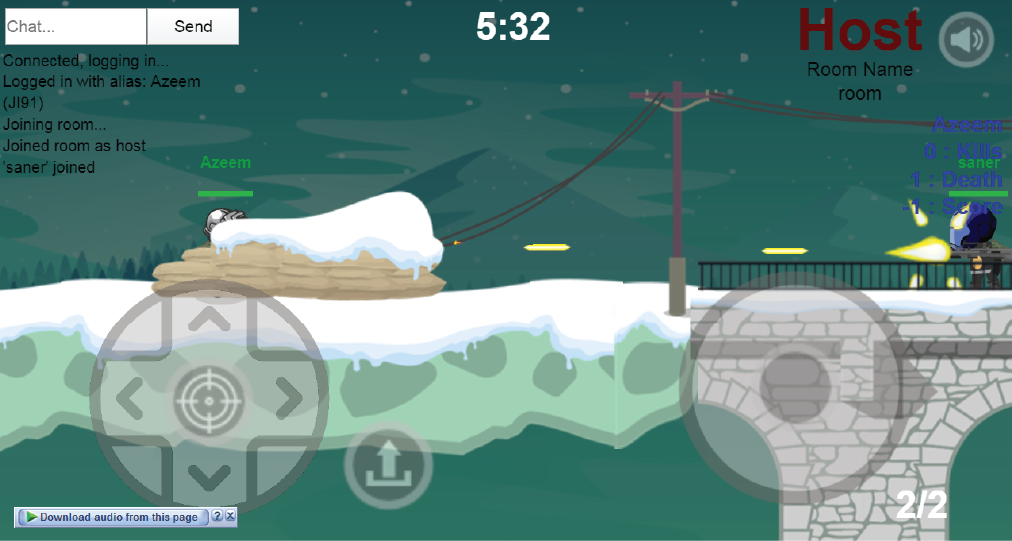The image size is (1012, 541).
Task: Tap the d-pad down arrow
Action: pos(209,475)
